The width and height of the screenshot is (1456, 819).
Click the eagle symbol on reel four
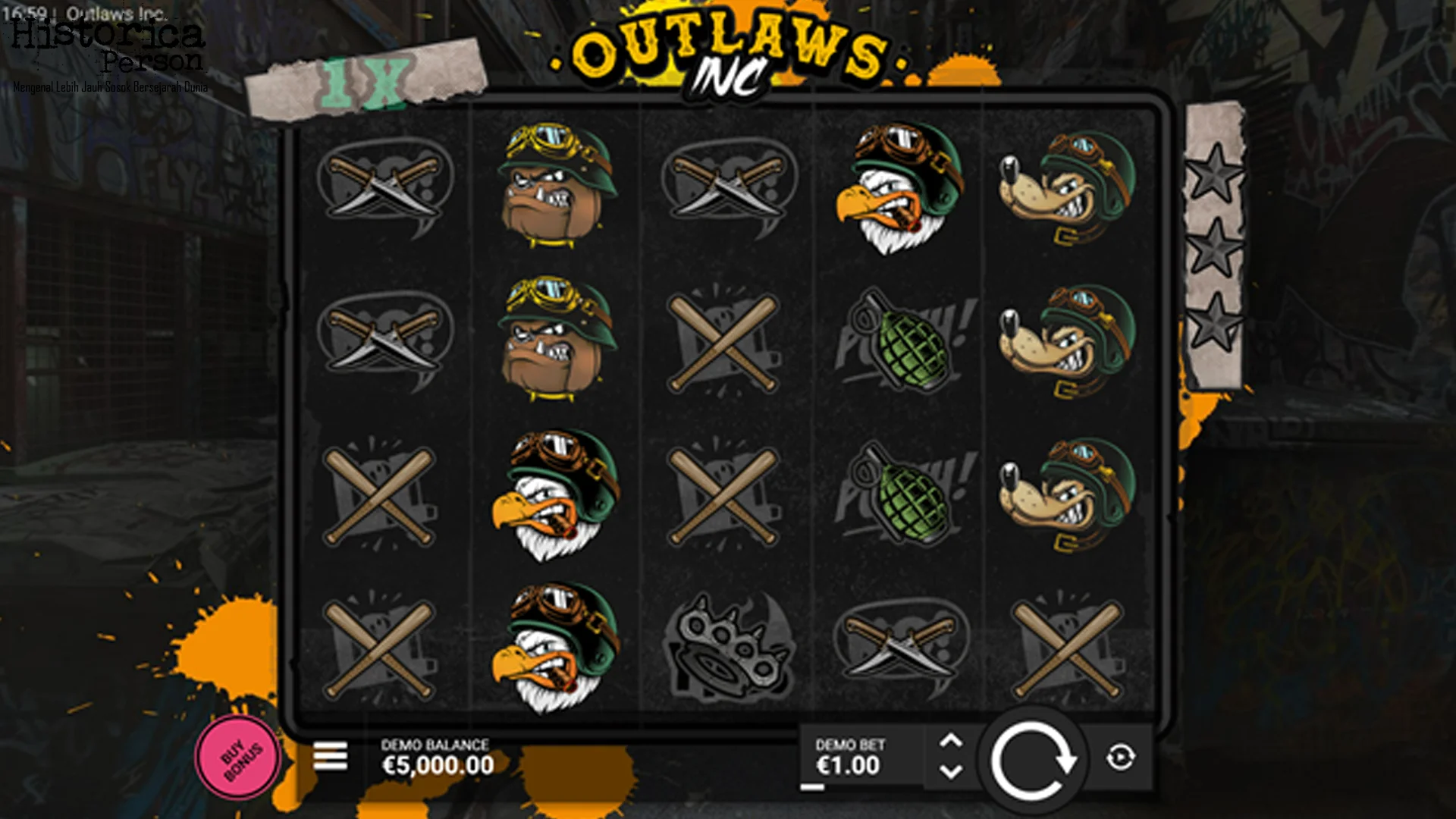click(899, 190)
